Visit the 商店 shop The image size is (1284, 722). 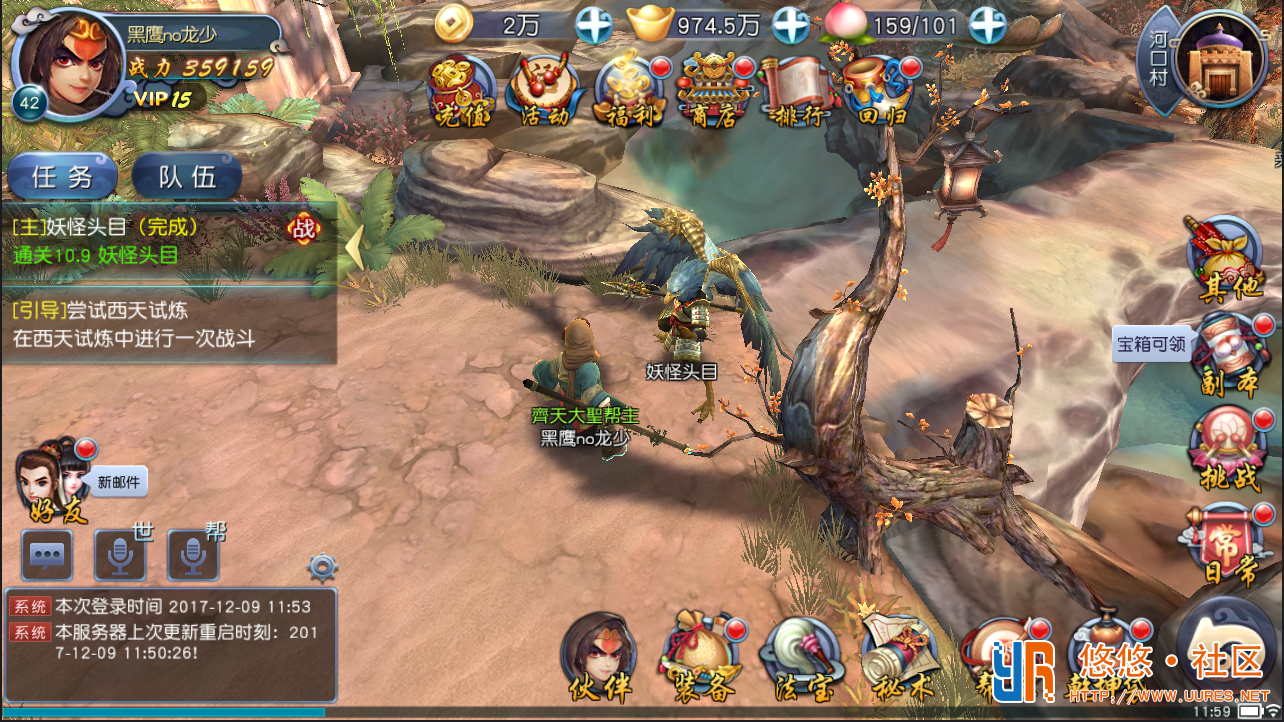click(714, 92)
